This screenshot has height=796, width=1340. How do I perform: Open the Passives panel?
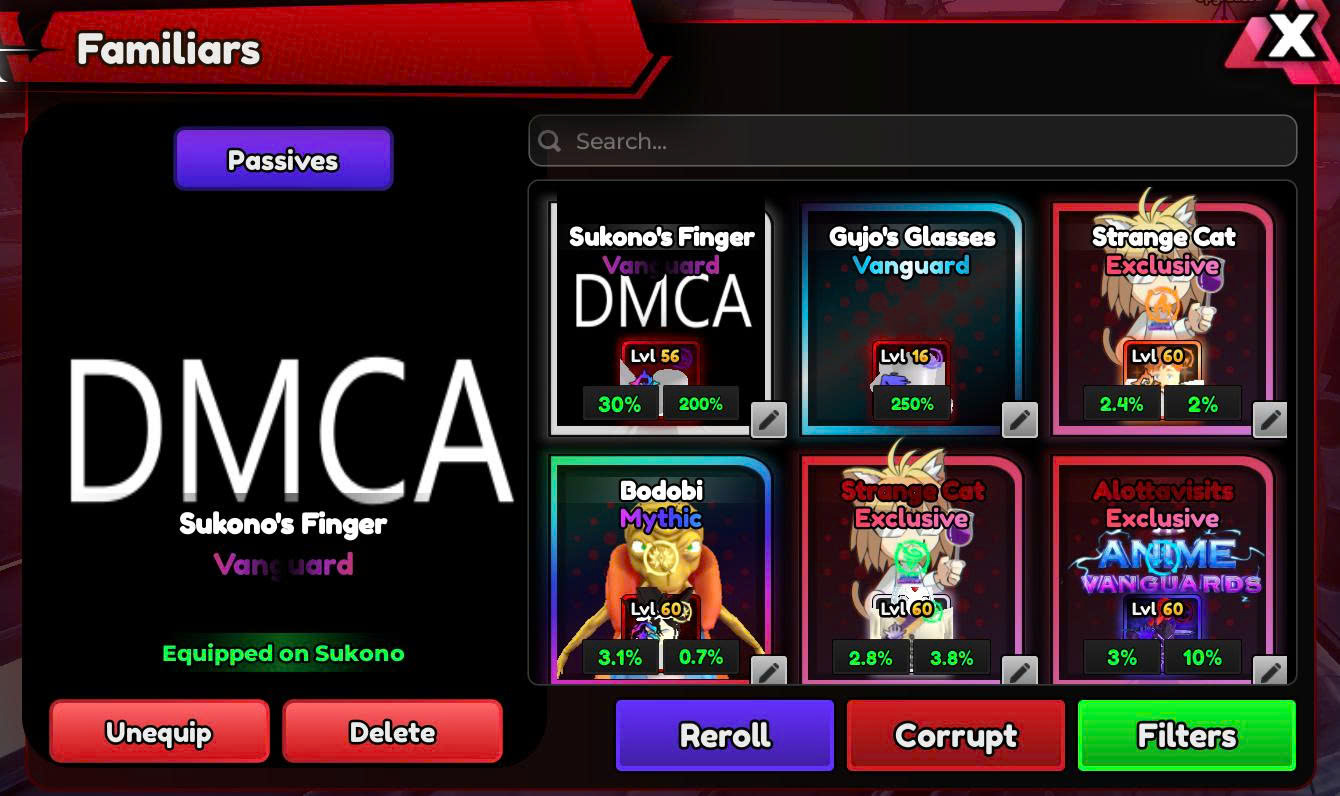tap(283, 160)
